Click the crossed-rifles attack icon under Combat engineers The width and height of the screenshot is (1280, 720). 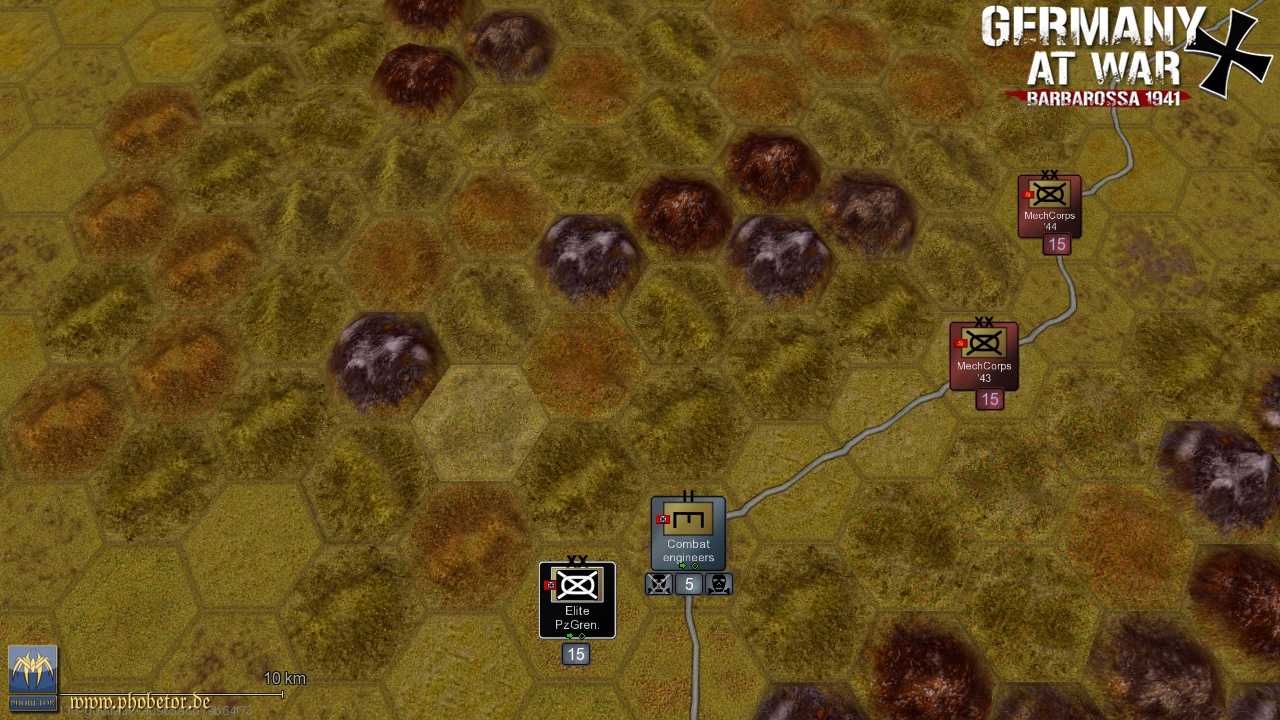(659, 584)
